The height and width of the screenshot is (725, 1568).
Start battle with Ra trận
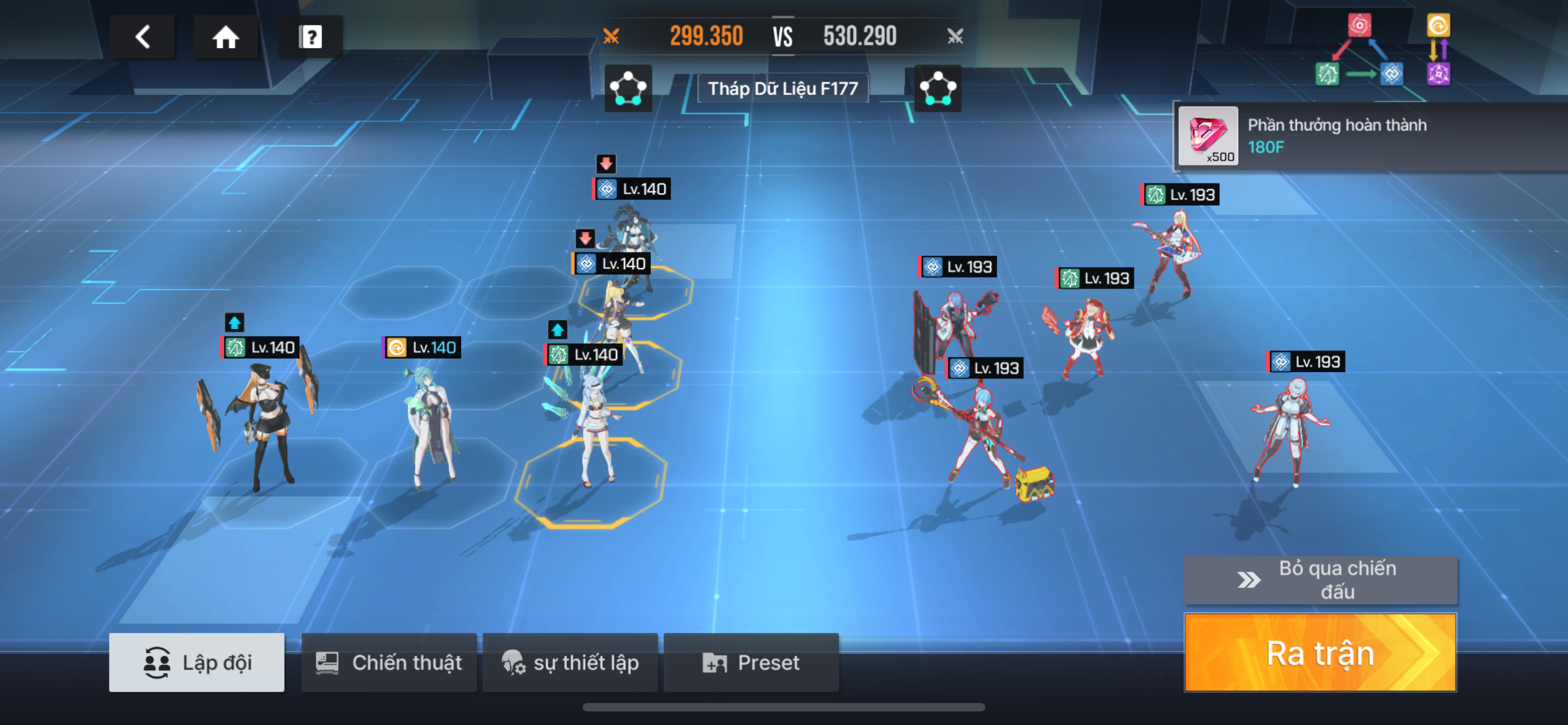pyautogui.click(x=1320, y=653)
